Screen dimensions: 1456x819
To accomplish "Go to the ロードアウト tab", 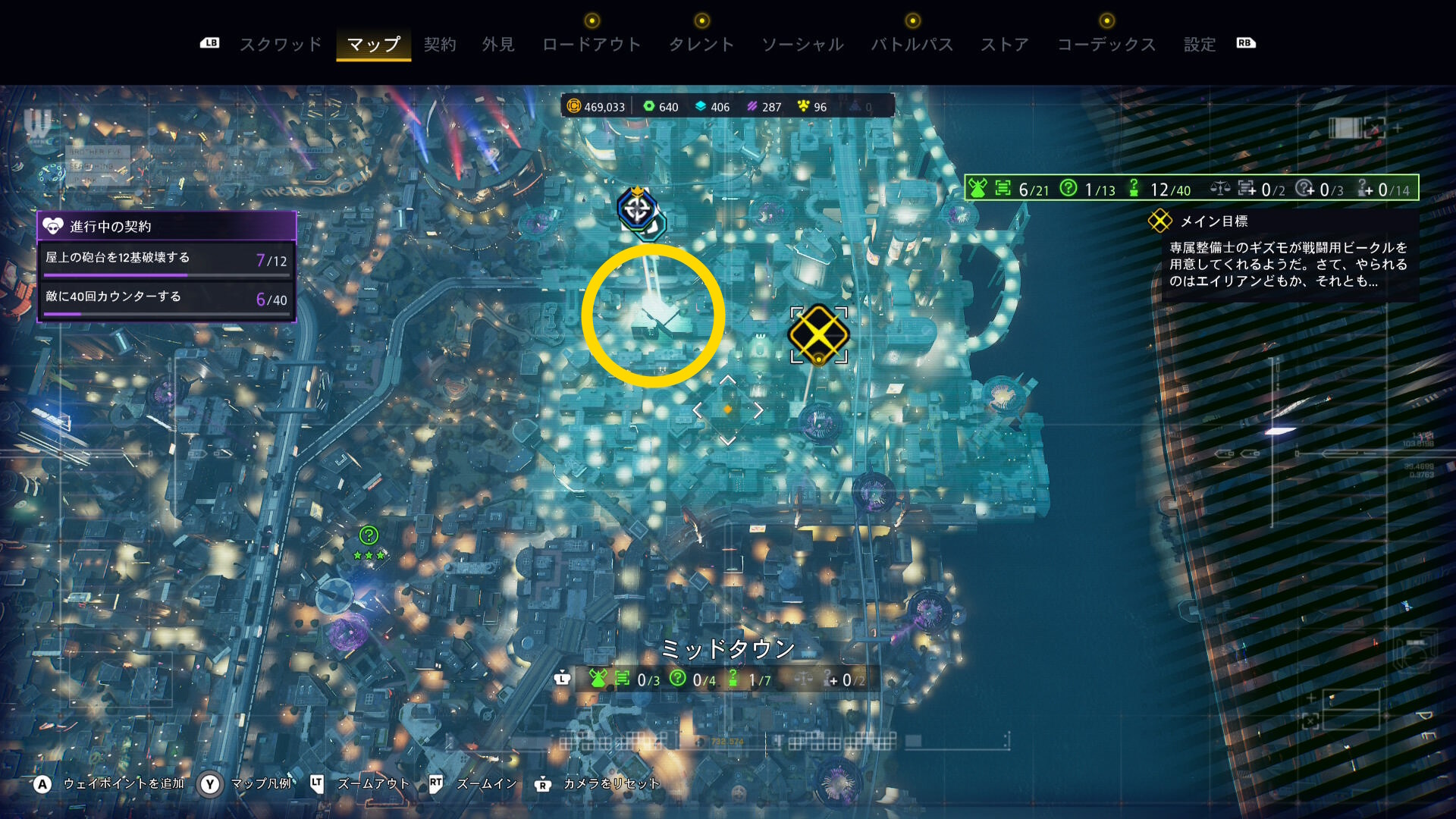I will [x=591, y=45].
